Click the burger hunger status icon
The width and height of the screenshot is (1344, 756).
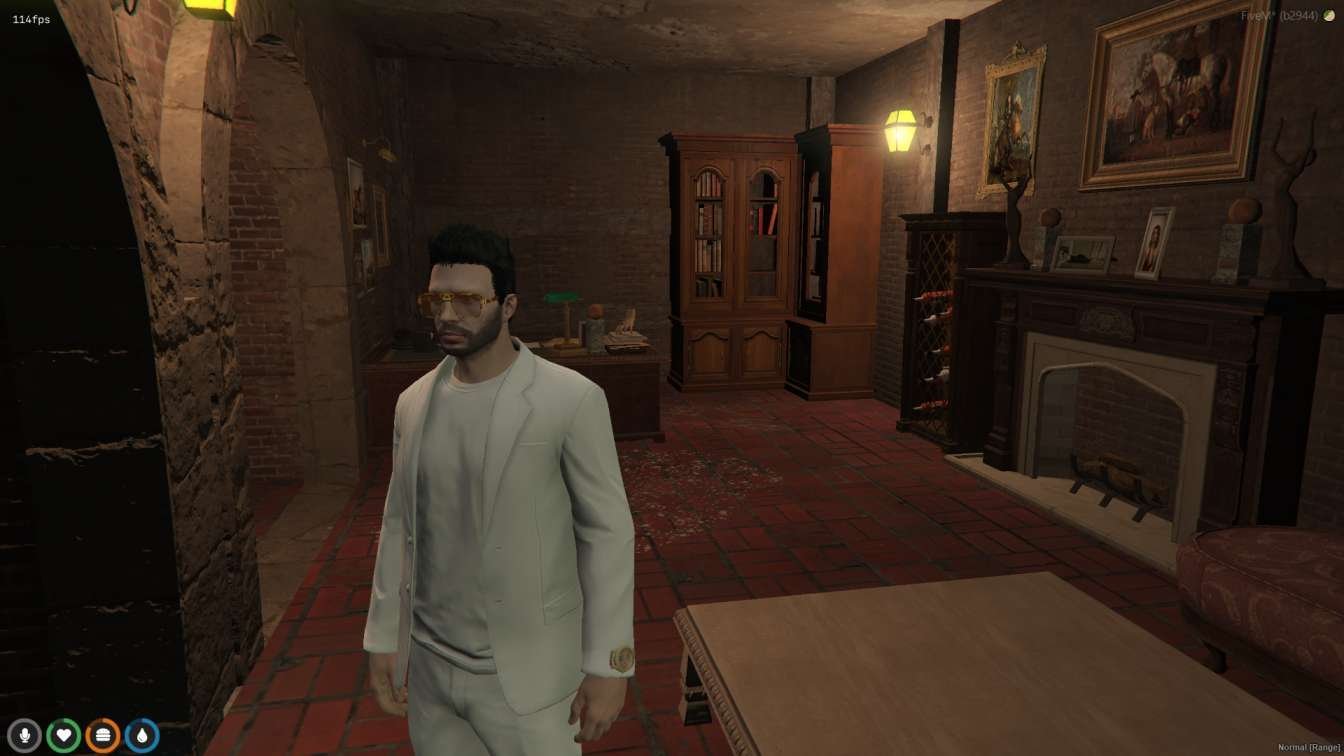(102, 736)
